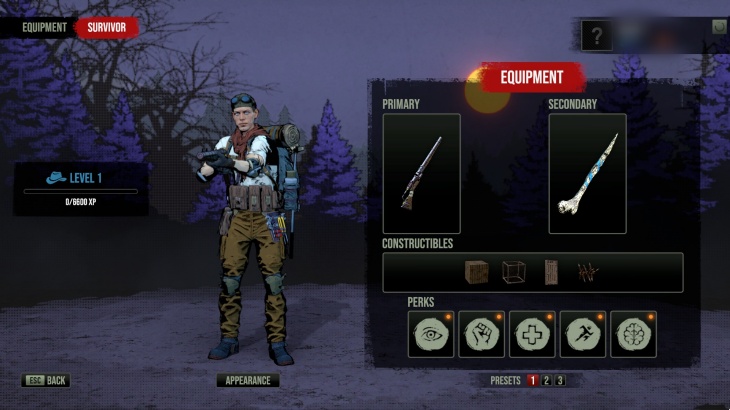Choose the wooden door constructible
Viewport: 730px width, 410px height.
click(x=551, y=272)
